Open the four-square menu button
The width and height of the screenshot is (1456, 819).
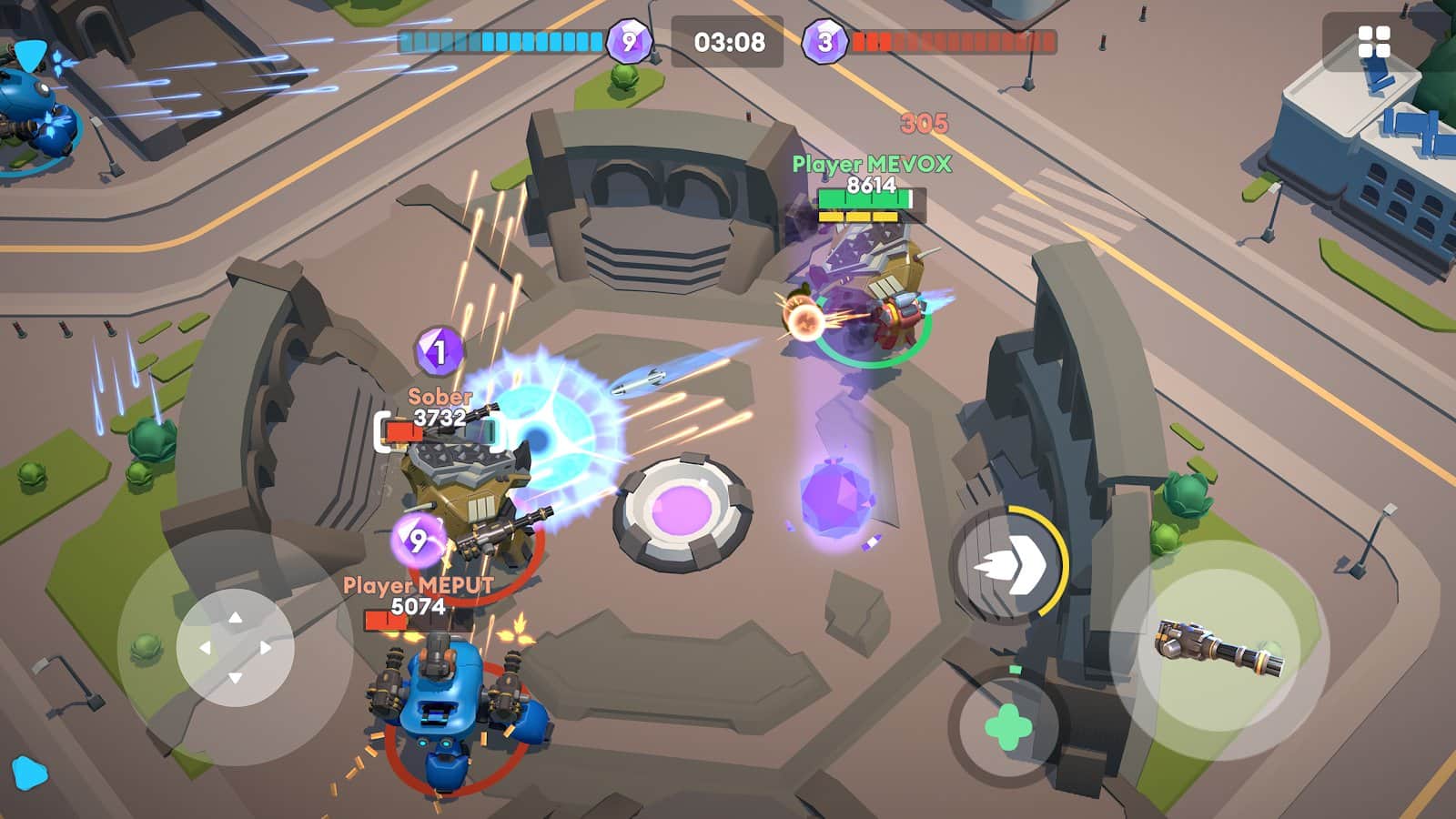[1373, 41]
